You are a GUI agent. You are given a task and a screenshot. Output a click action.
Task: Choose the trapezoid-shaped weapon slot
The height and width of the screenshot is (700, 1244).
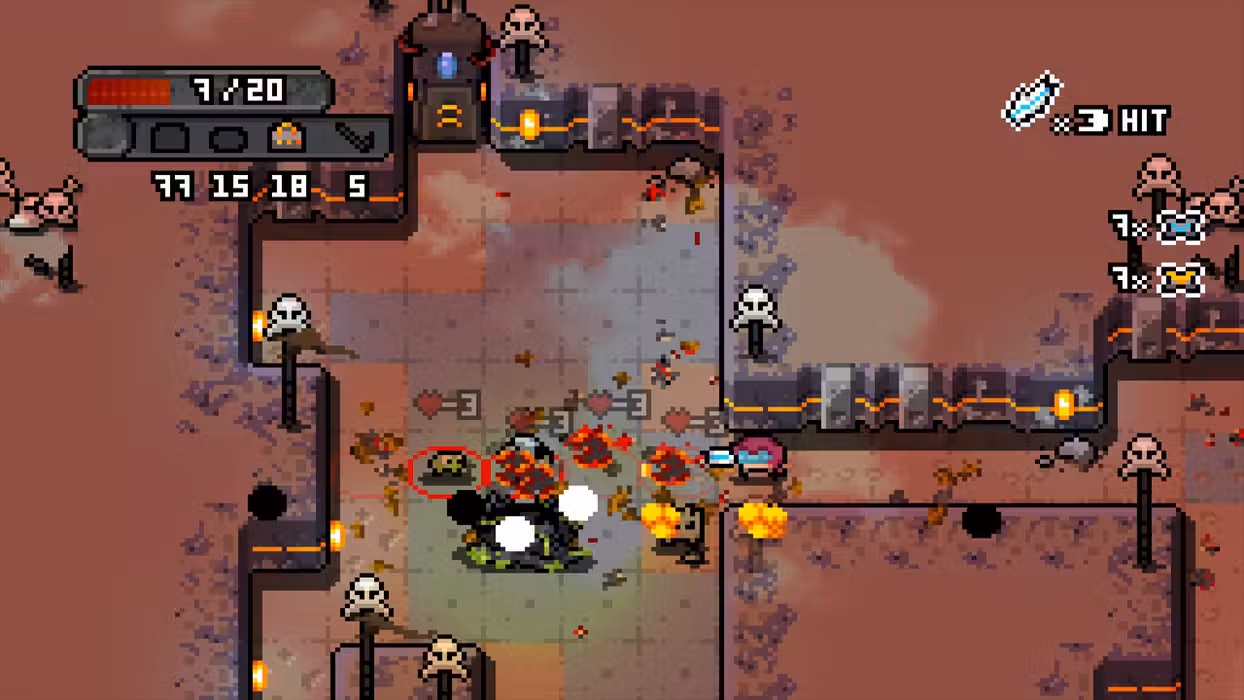coord(169,136)
